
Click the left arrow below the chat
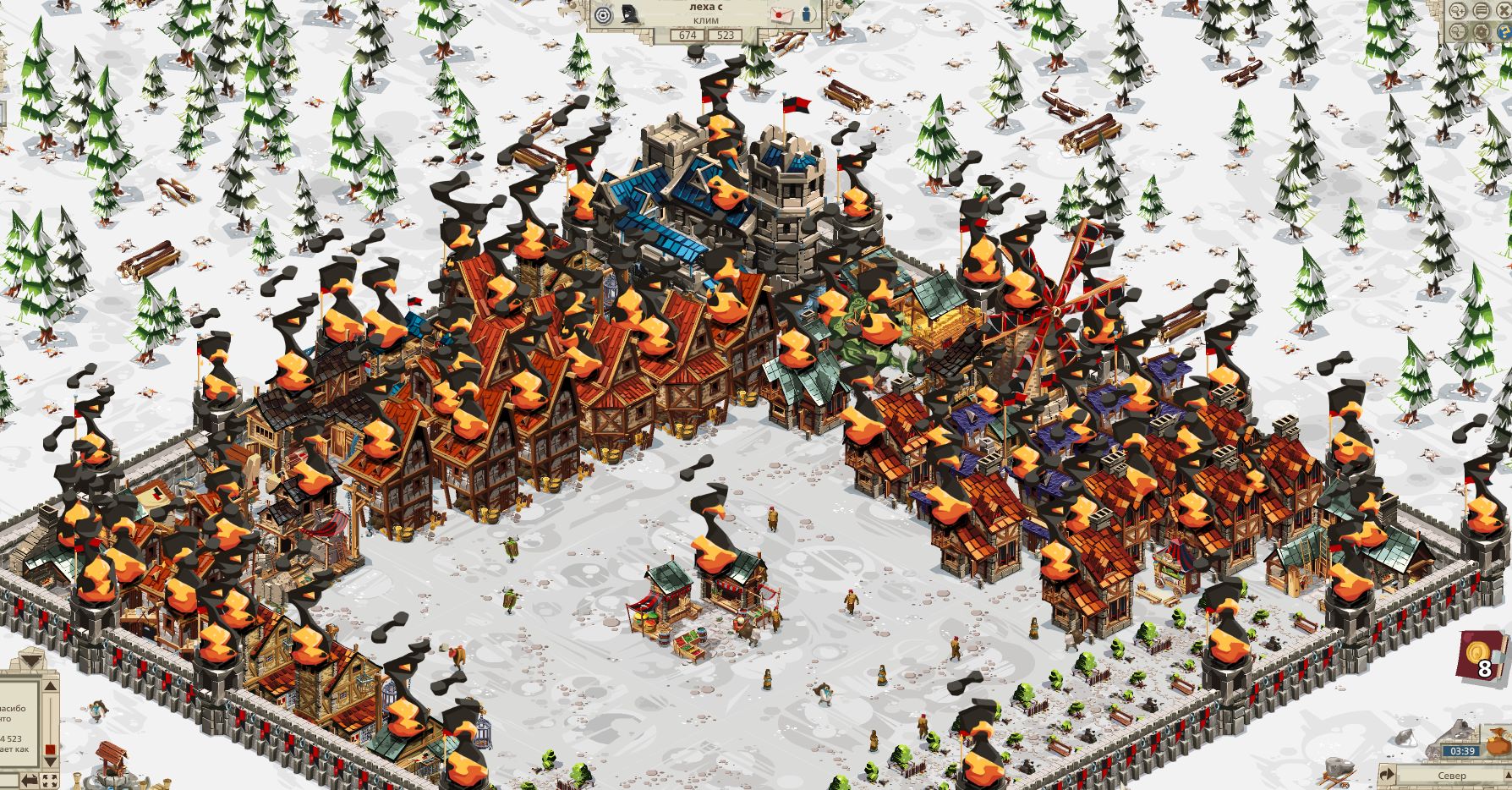(x=30, y=780)
